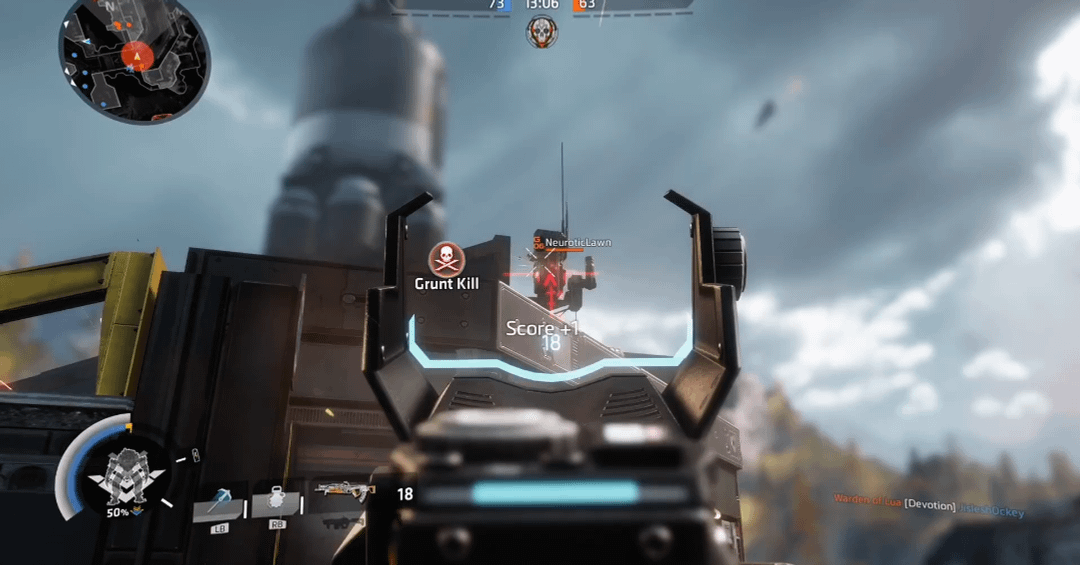
Task: Select the primary weapon icon
Action: coord(344,489)
